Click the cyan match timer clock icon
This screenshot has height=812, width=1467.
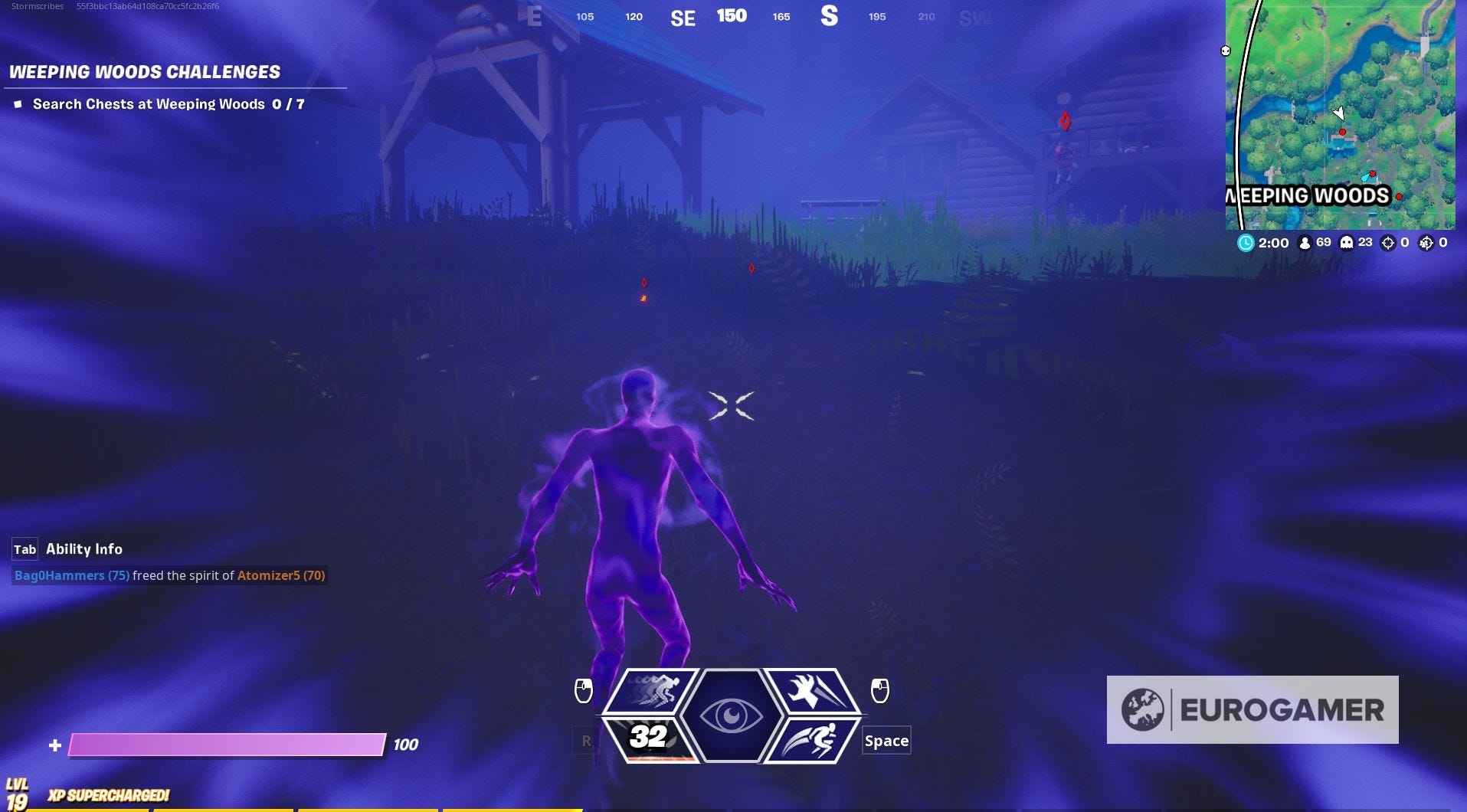click(x=1247, y=242)
